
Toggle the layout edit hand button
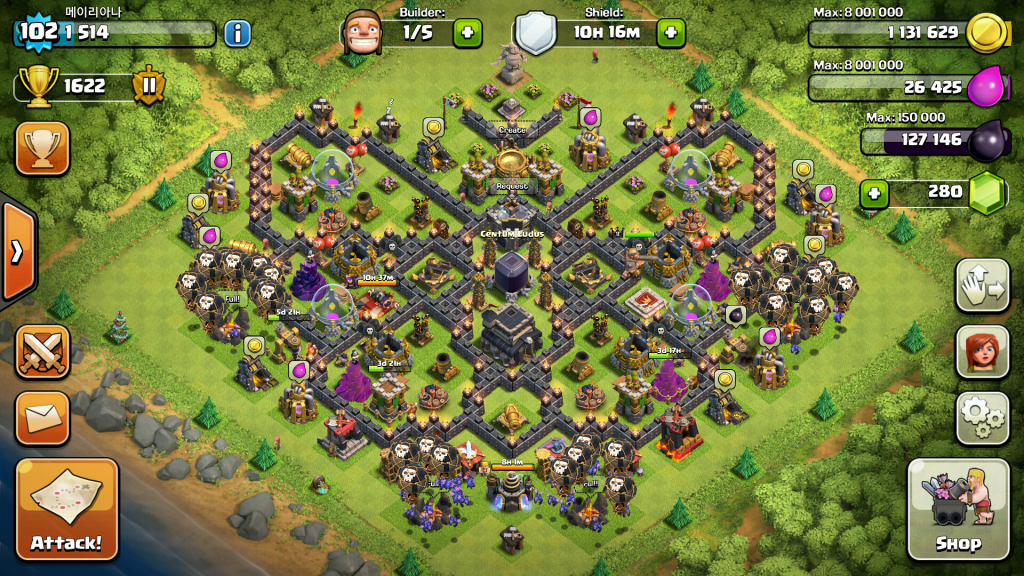tap(982, 286)
